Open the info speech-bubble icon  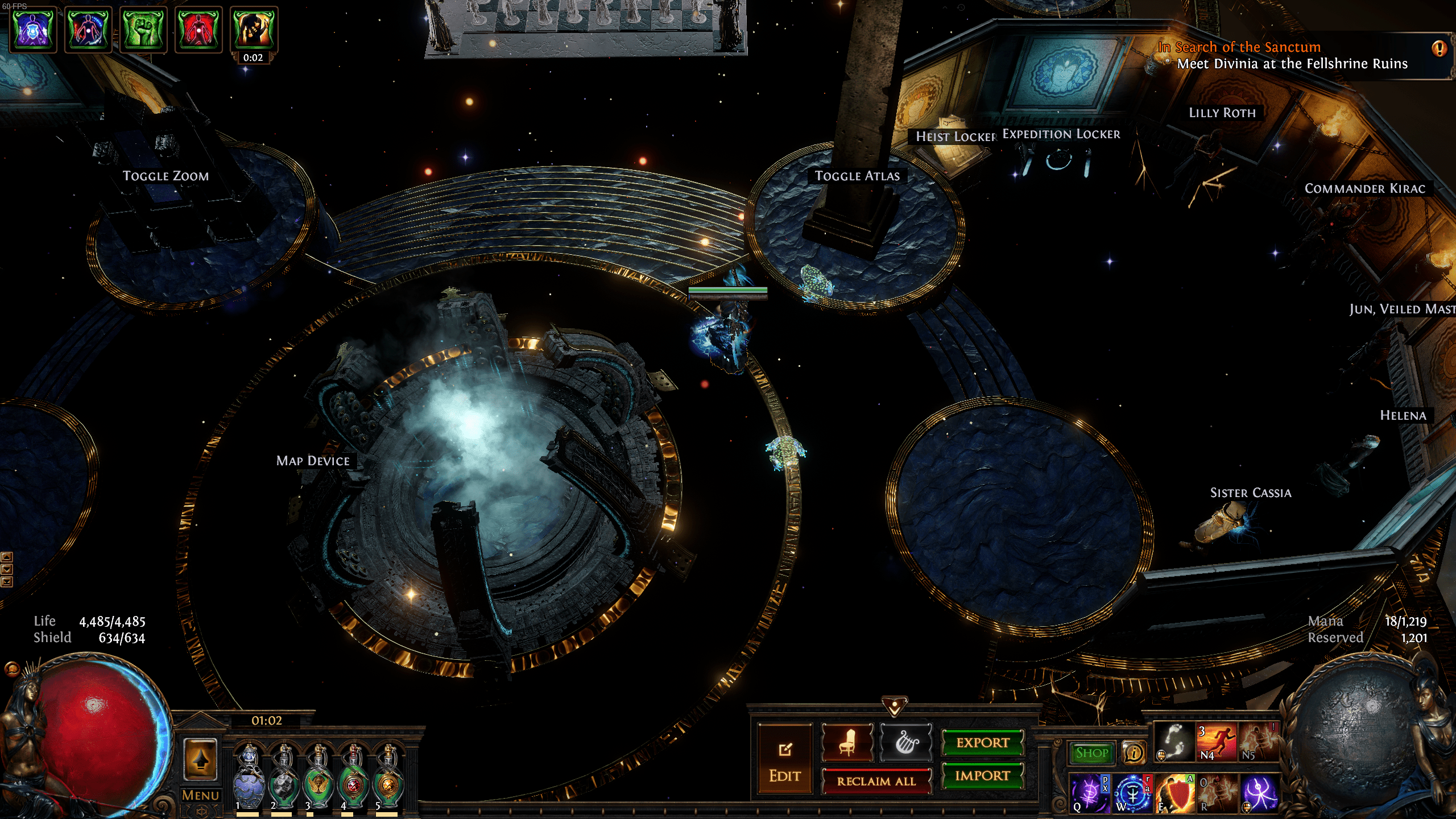pyautogui.click(x=1134, y=753)
